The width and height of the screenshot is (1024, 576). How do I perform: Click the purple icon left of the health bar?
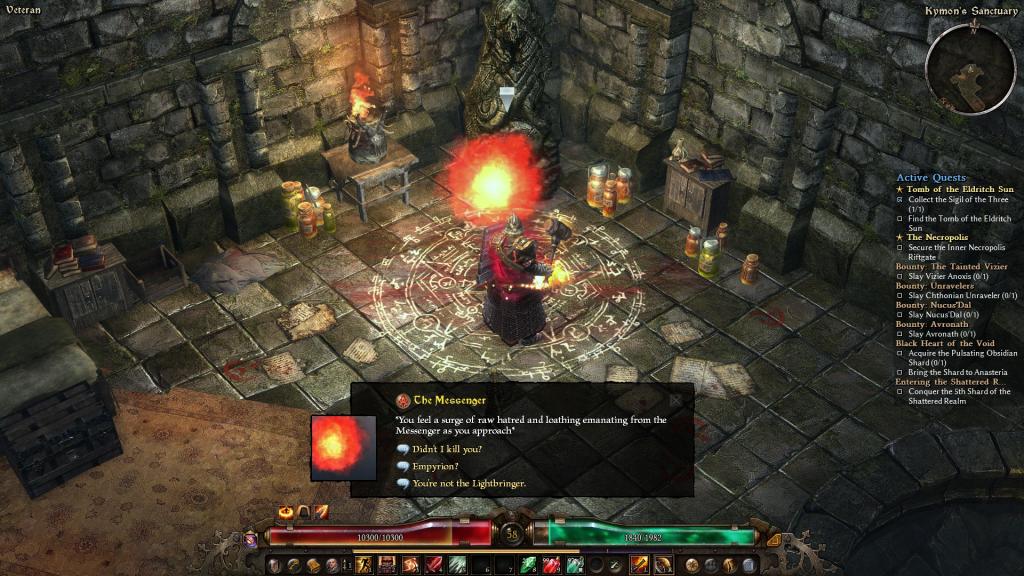(250, 539)
